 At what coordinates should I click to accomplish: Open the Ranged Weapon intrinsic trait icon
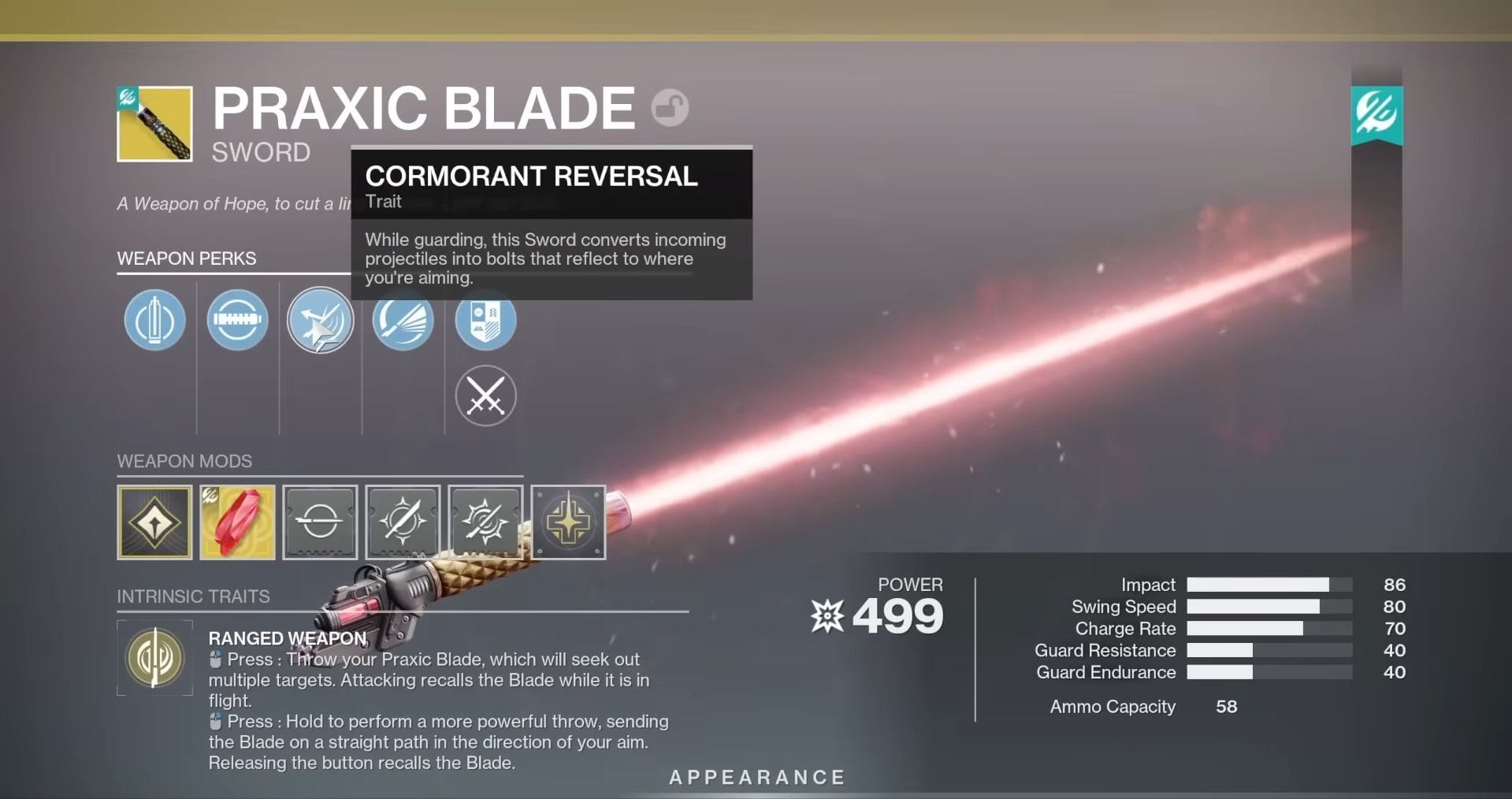point(154,658)
